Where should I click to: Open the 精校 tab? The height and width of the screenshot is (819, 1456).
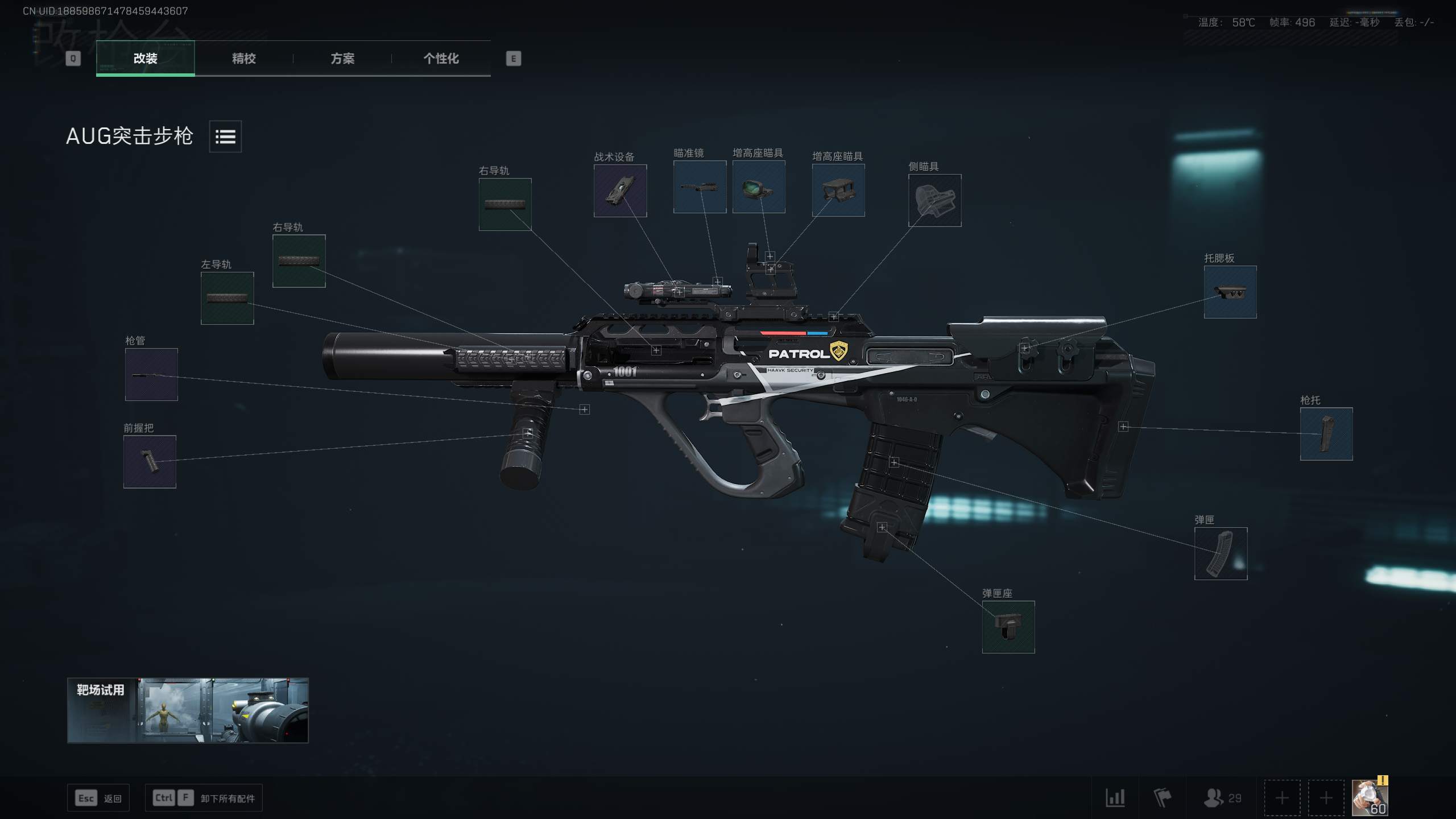(x=243, y=58)
